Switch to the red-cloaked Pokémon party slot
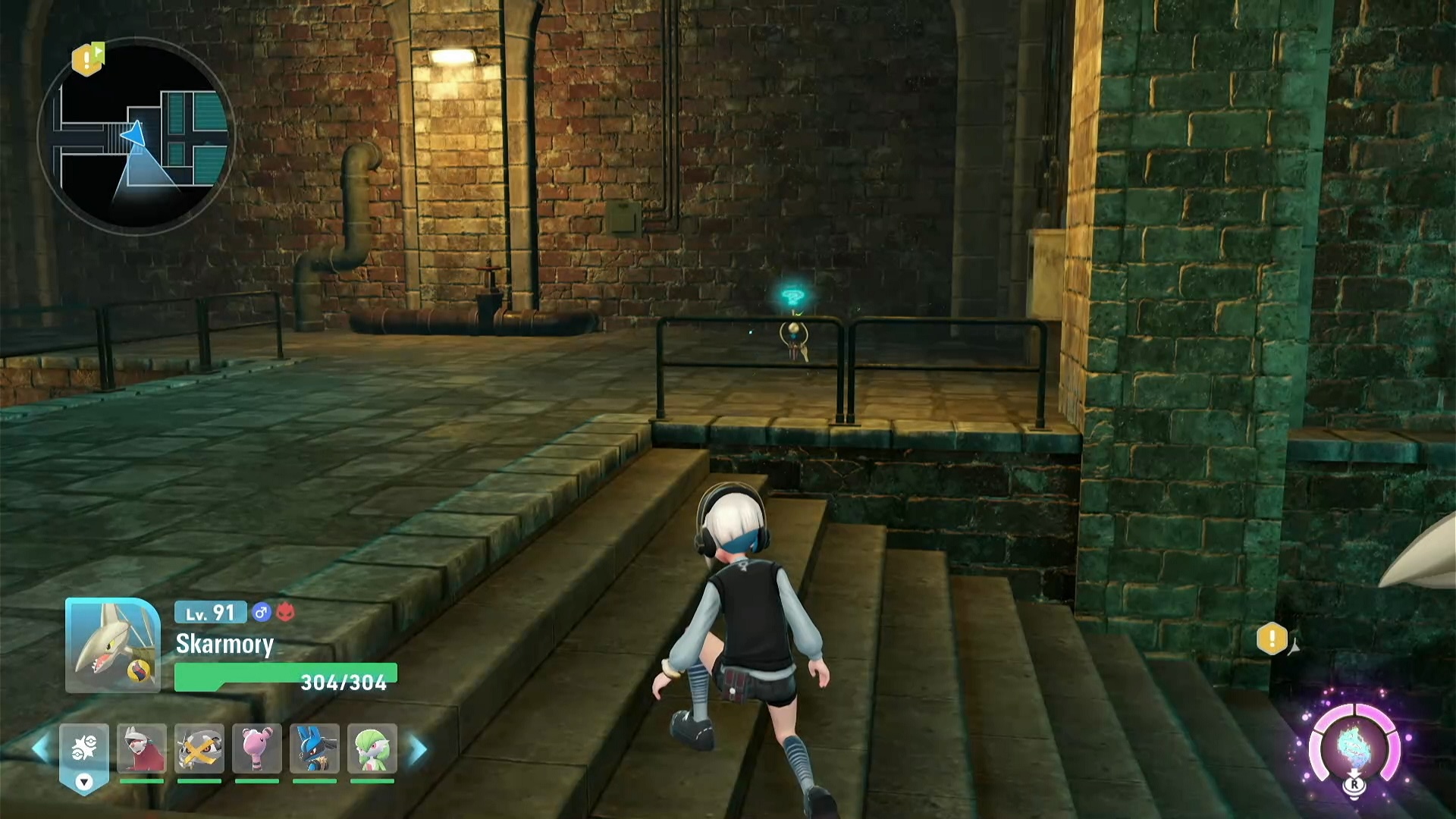 142,749
